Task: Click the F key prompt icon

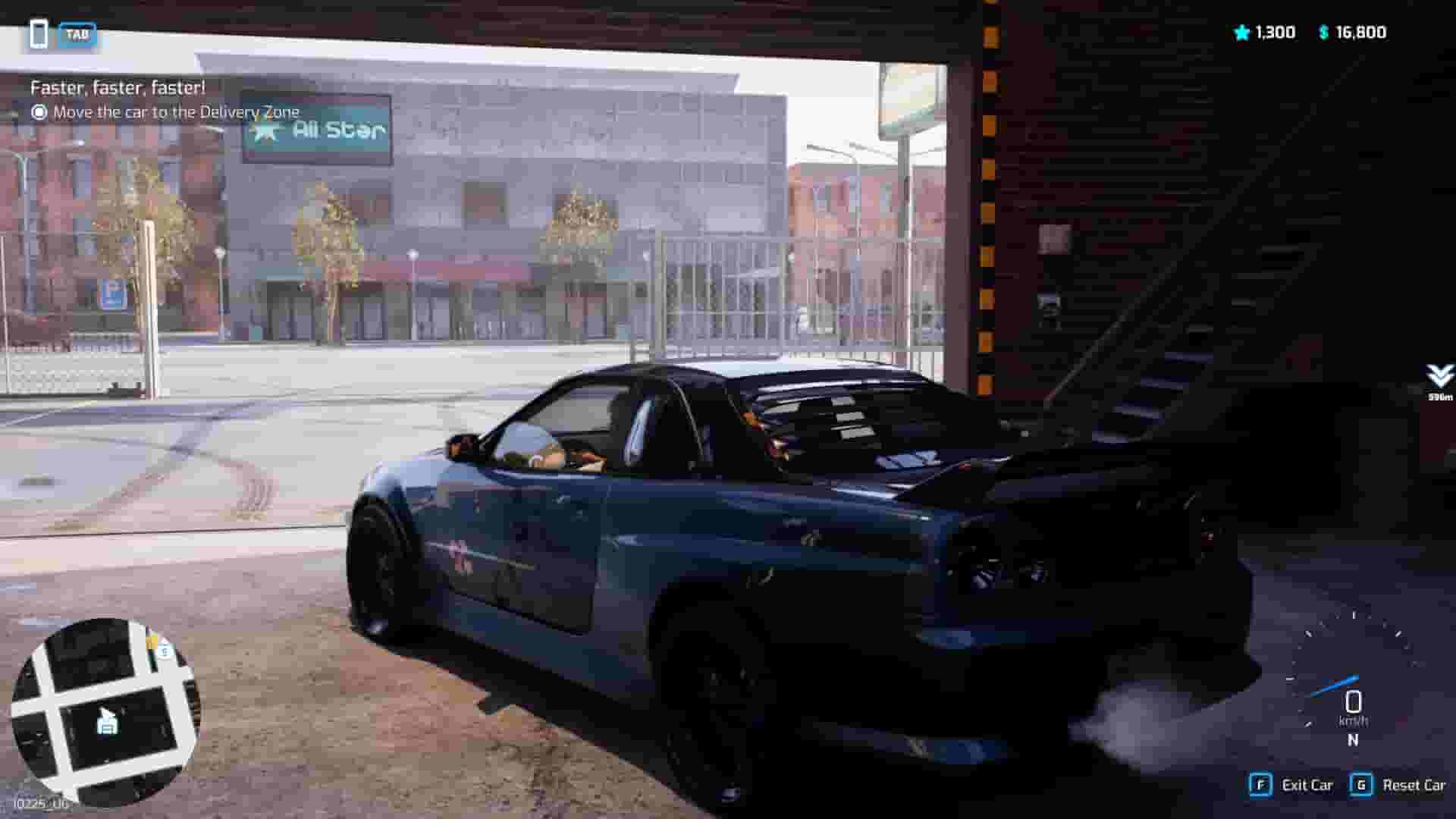Action: pos(1261,786)
